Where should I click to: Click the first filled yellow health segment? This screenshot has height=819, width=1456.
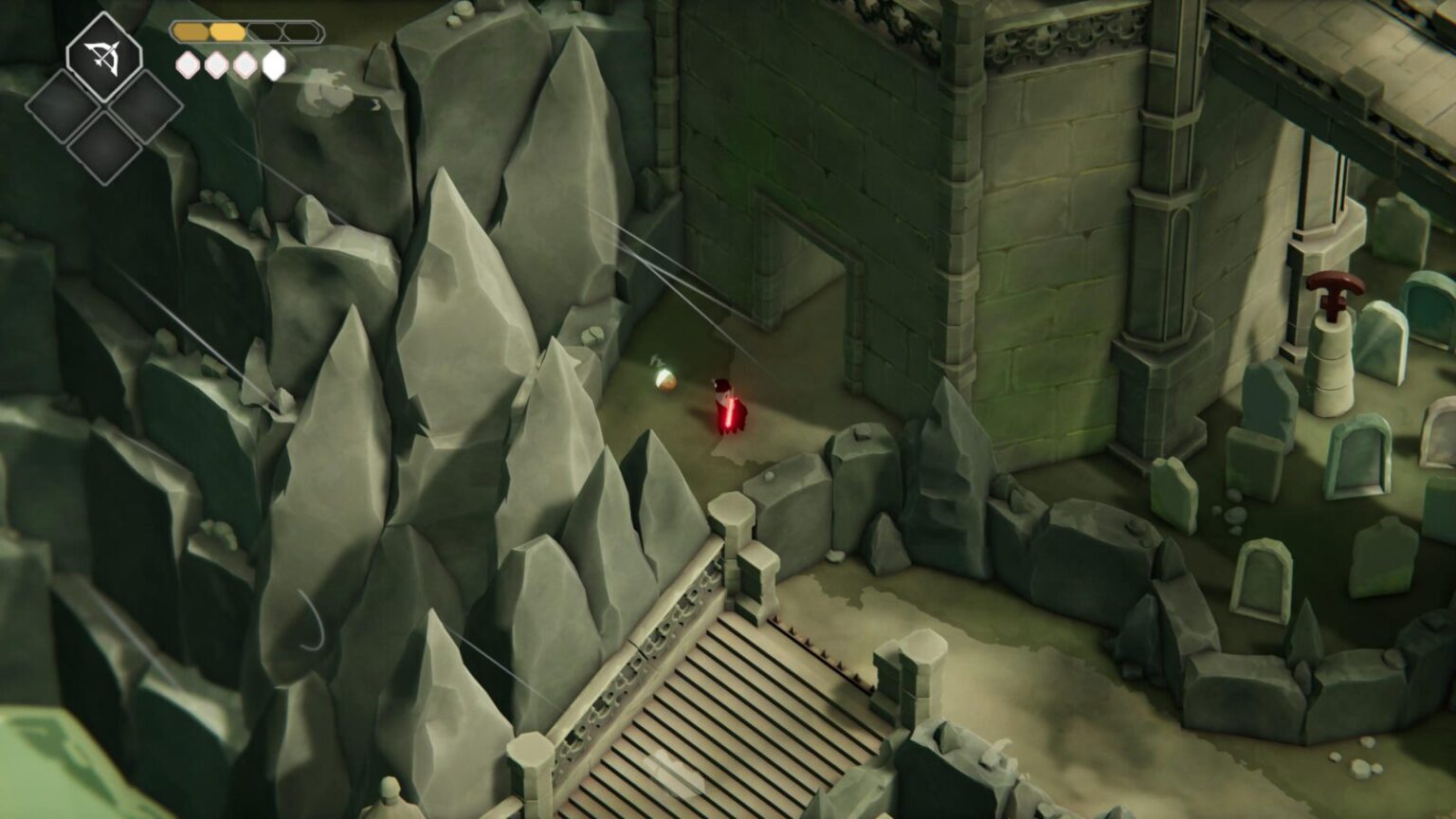pos(191,31)
